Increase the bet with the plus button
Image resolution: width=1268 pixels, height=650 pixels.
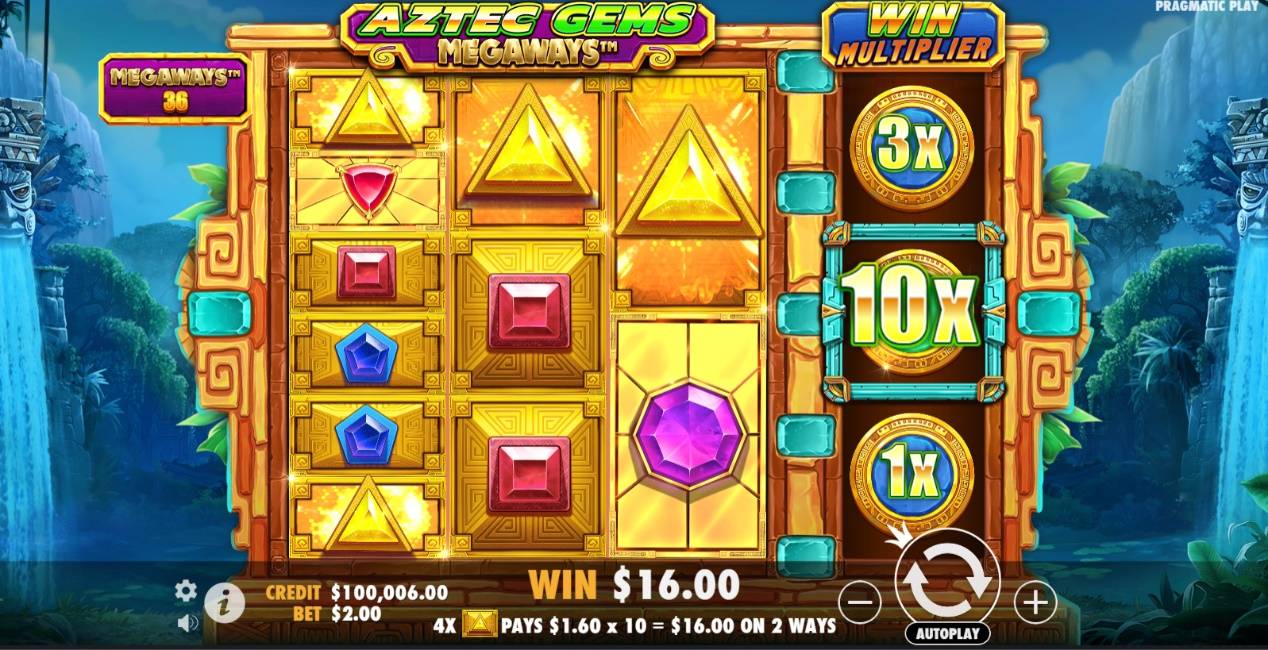click(1035, 602)
